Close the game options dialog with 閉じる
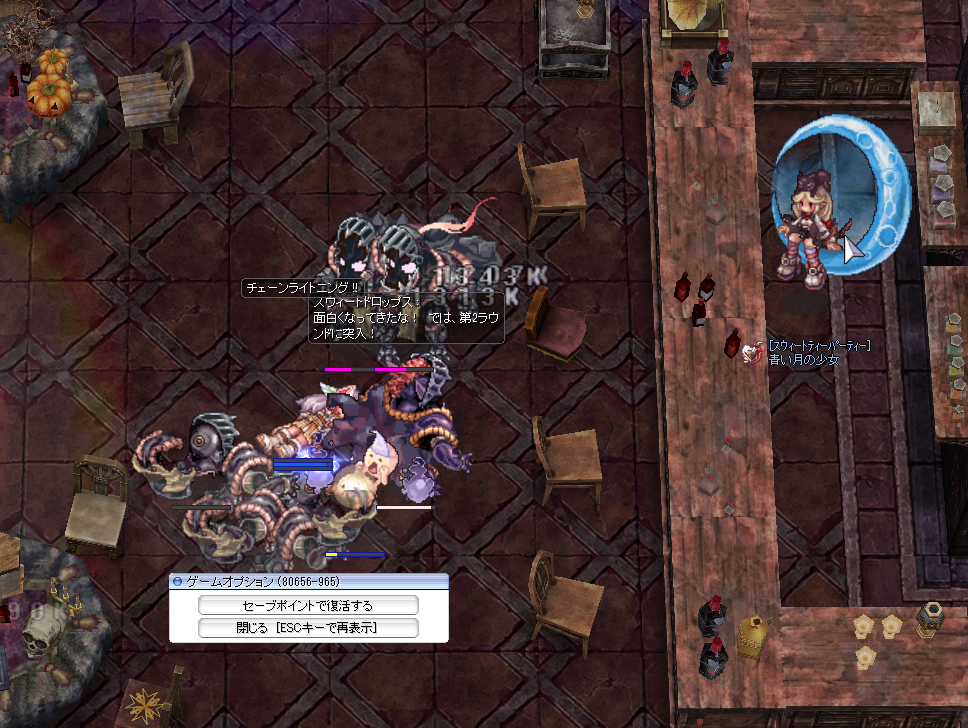This screenshot has height=728, width=968. pyautogui.click(x=308, y=628)
